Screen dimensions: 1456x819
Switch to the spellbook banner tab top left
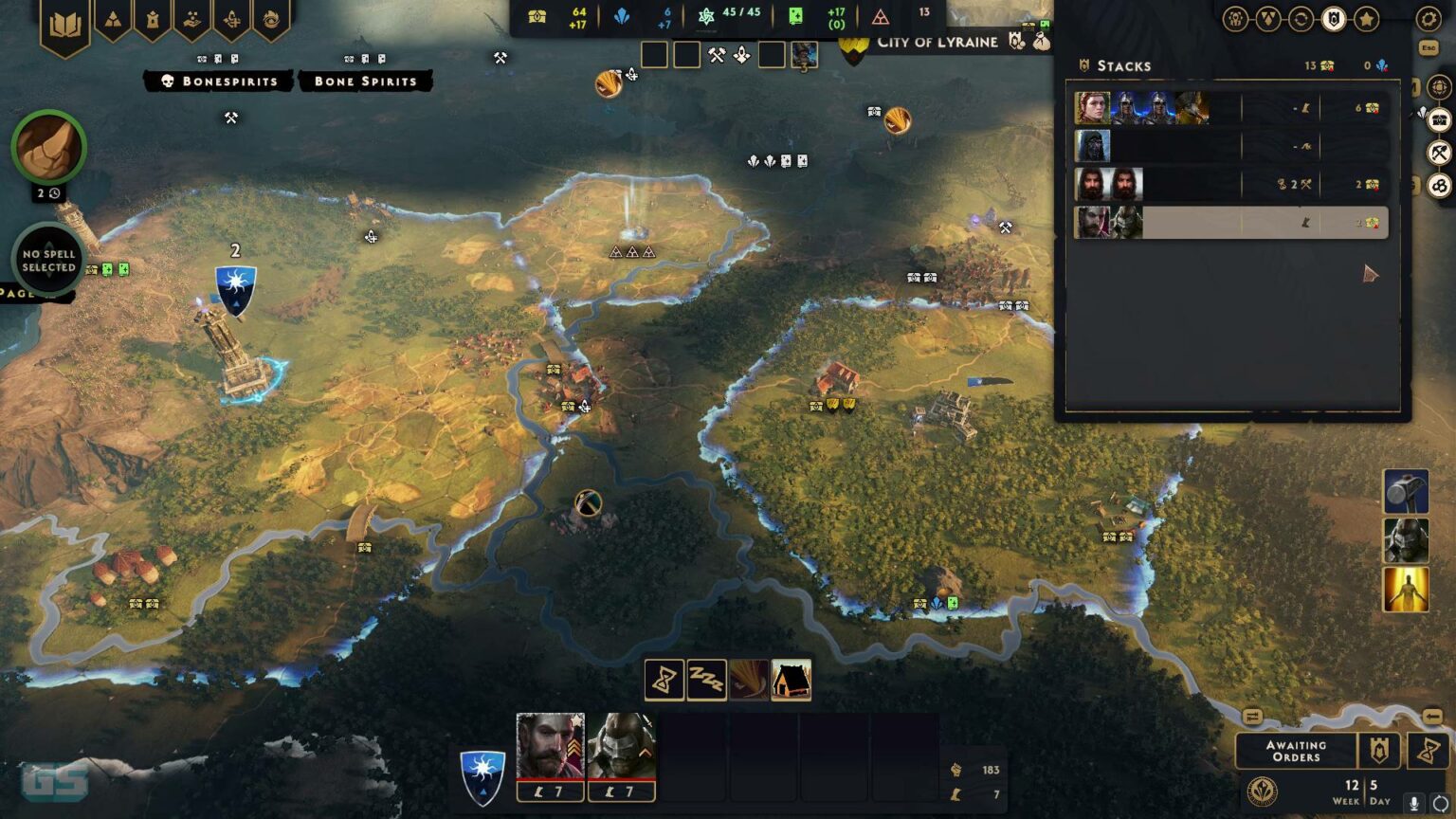[63, 19]
